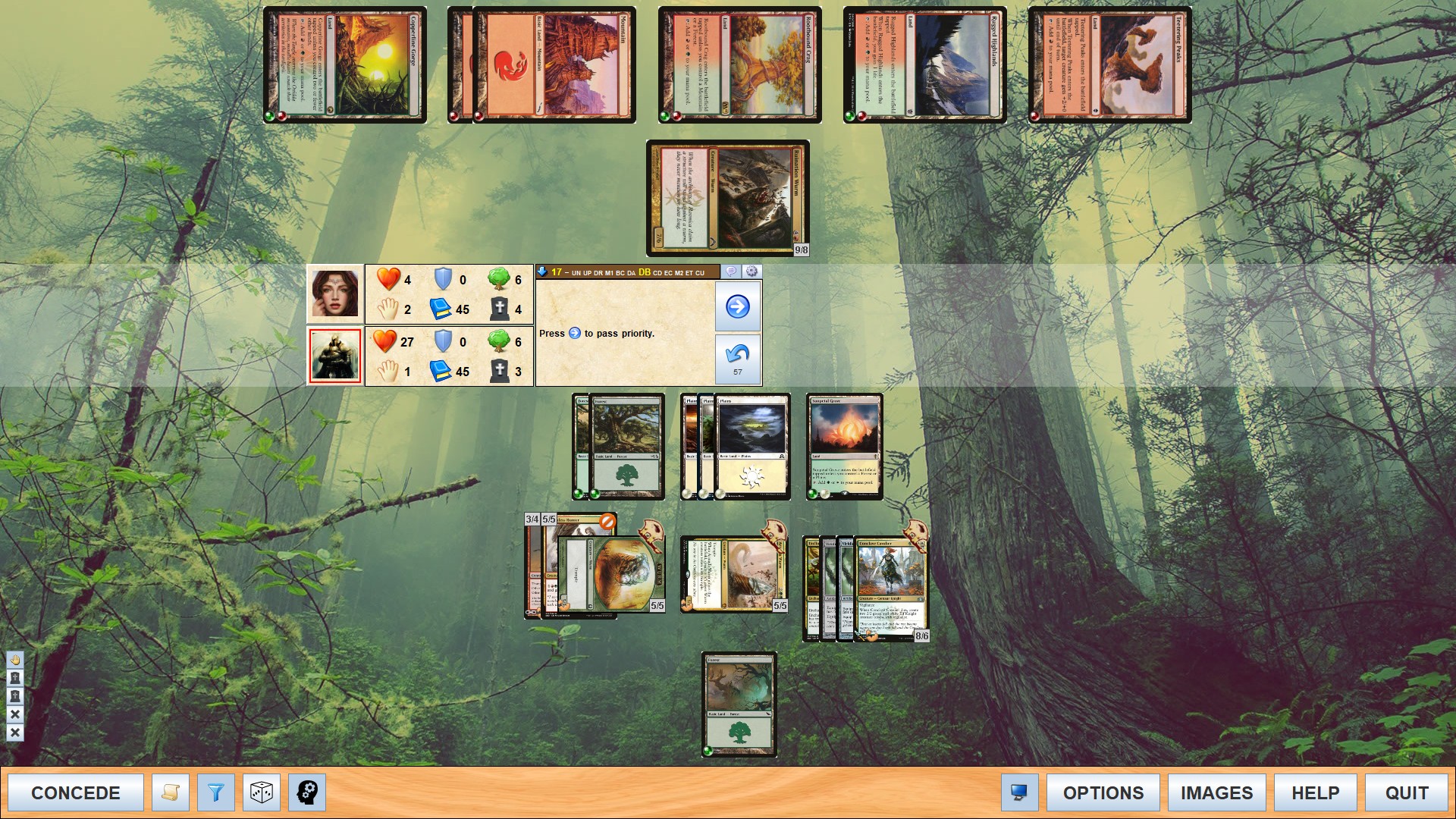Concede the match
1456x819 pixels.
(x=76, y=792)
